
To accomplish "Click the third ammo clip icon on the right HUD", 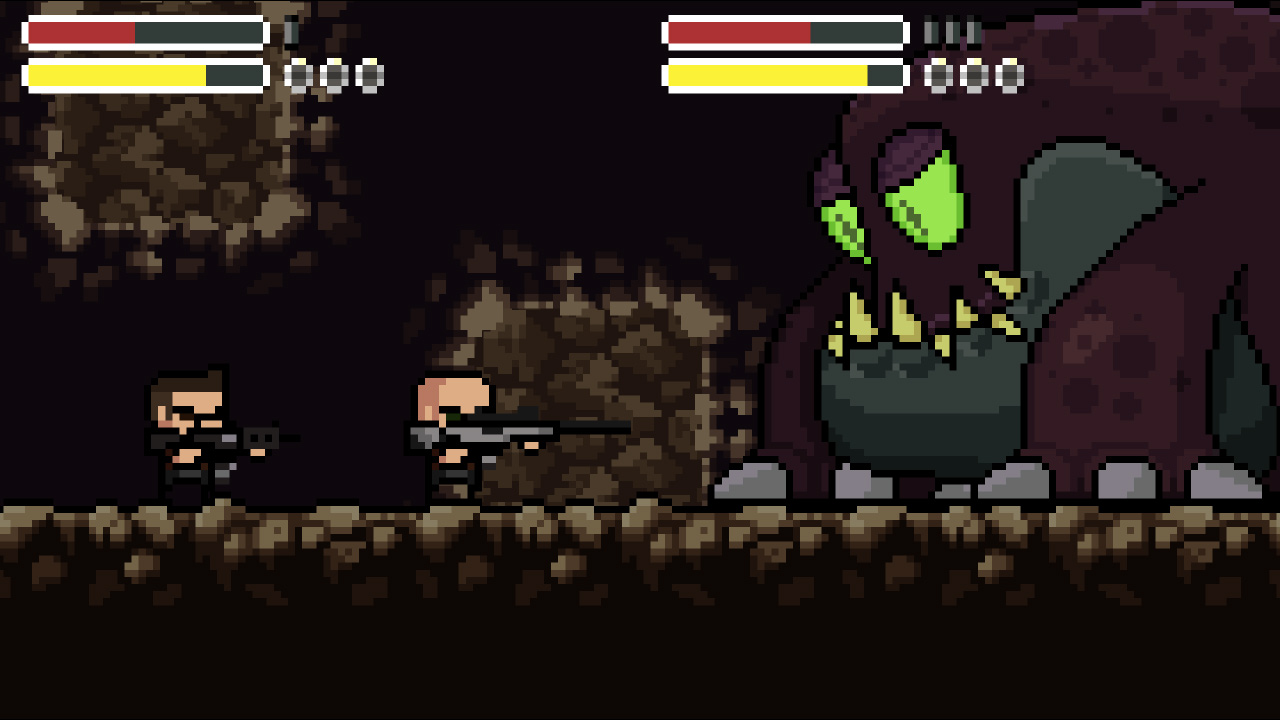I will coord(972,31).
